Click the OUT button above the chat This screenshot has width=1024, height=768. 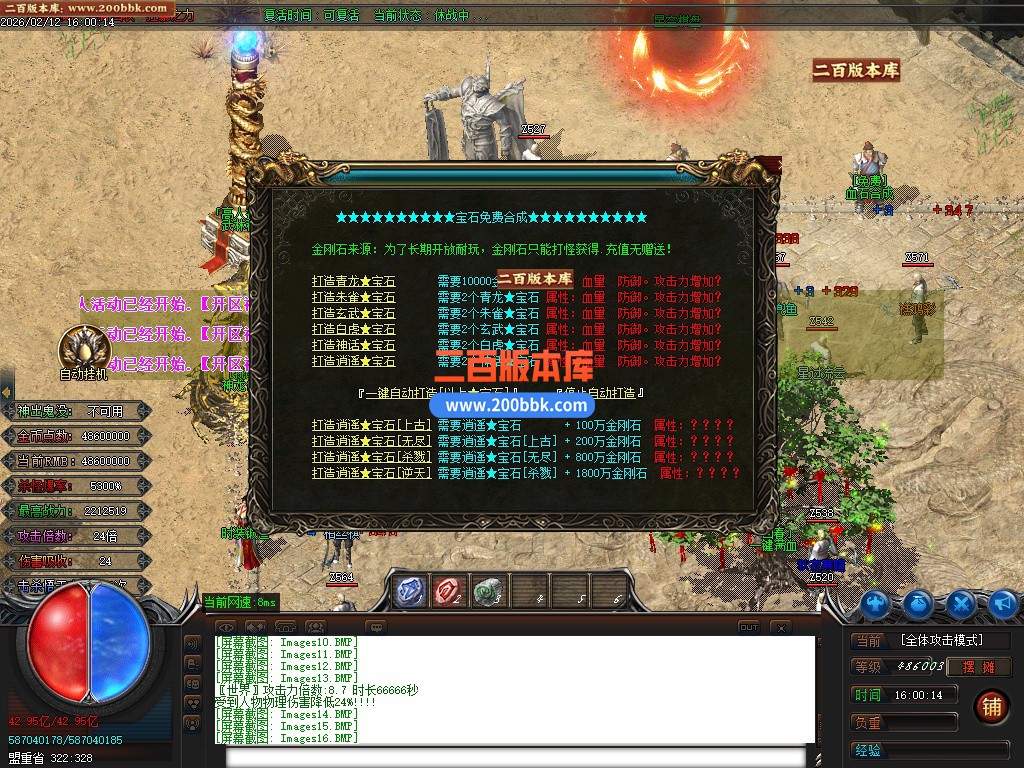point(749,628)
